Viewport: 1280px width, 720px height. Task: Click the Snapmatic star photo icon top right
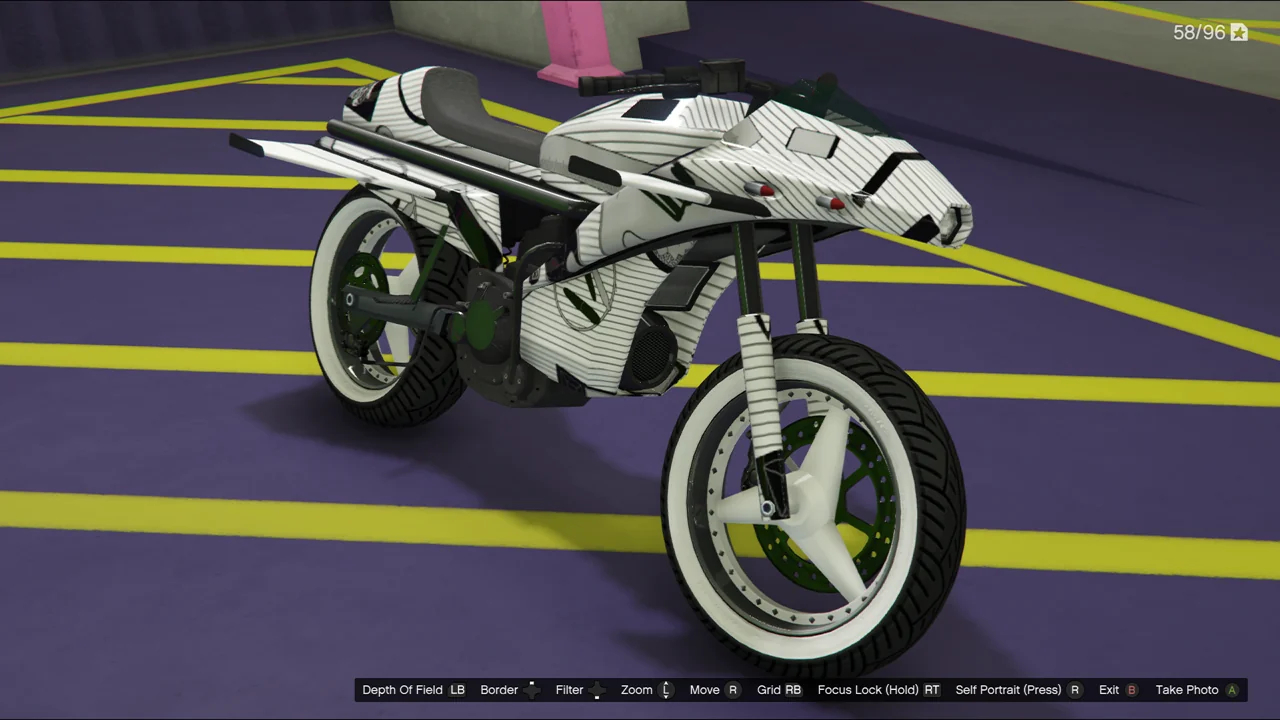click(x=1238, y=32)
